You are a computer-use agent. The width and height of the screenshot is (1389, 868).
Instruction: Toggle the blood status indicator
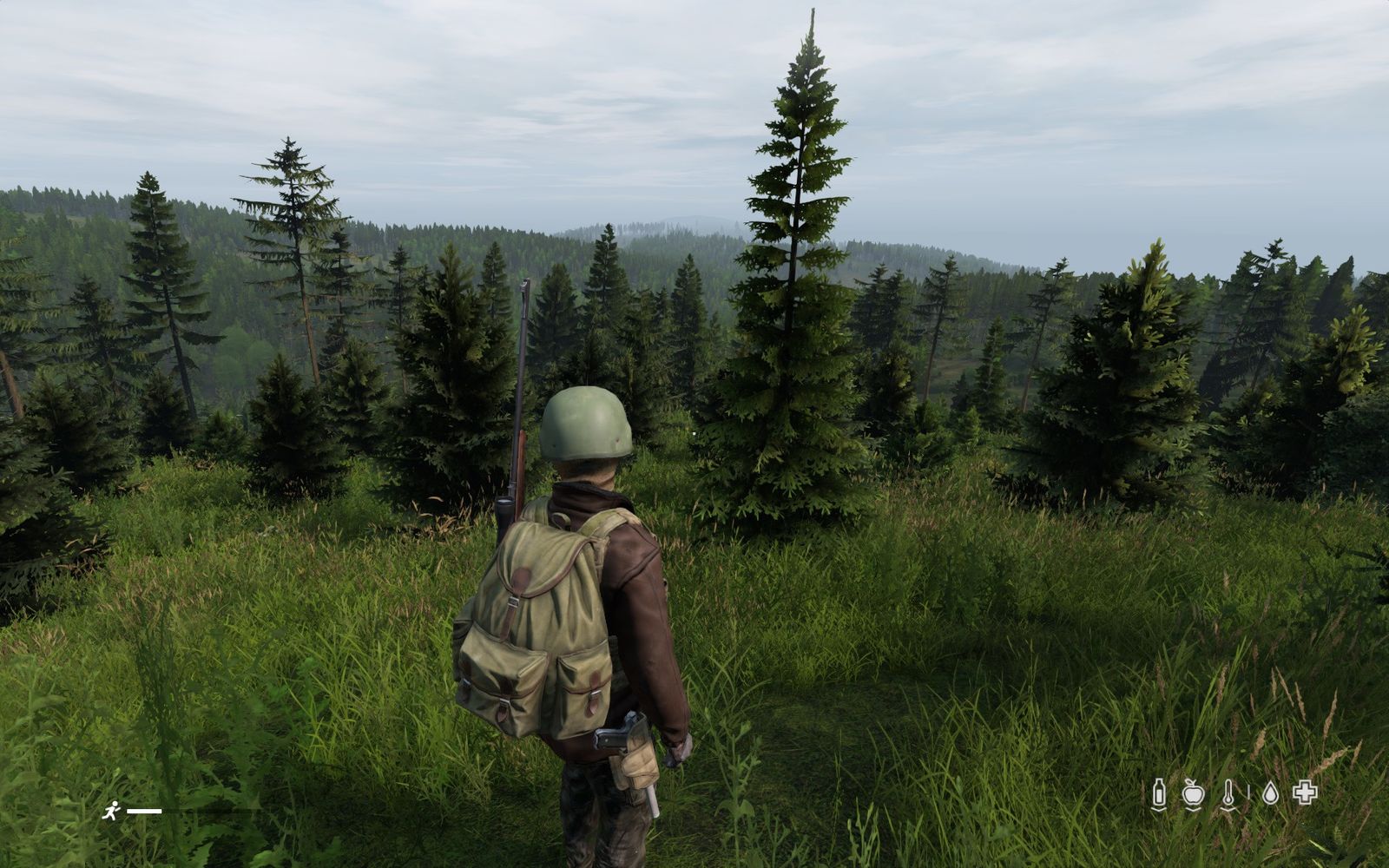(x=1271, y=792)
